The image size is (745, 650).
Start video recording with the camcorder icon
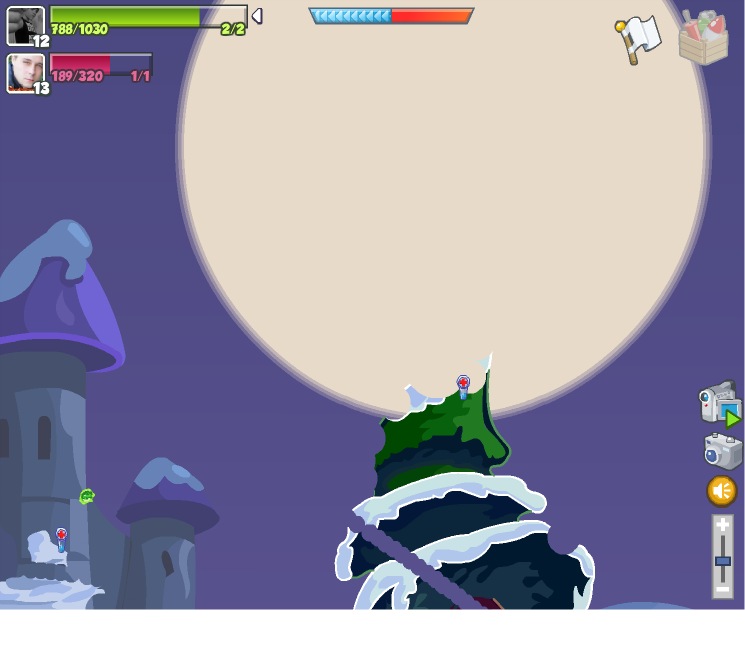tap(719, 403)
